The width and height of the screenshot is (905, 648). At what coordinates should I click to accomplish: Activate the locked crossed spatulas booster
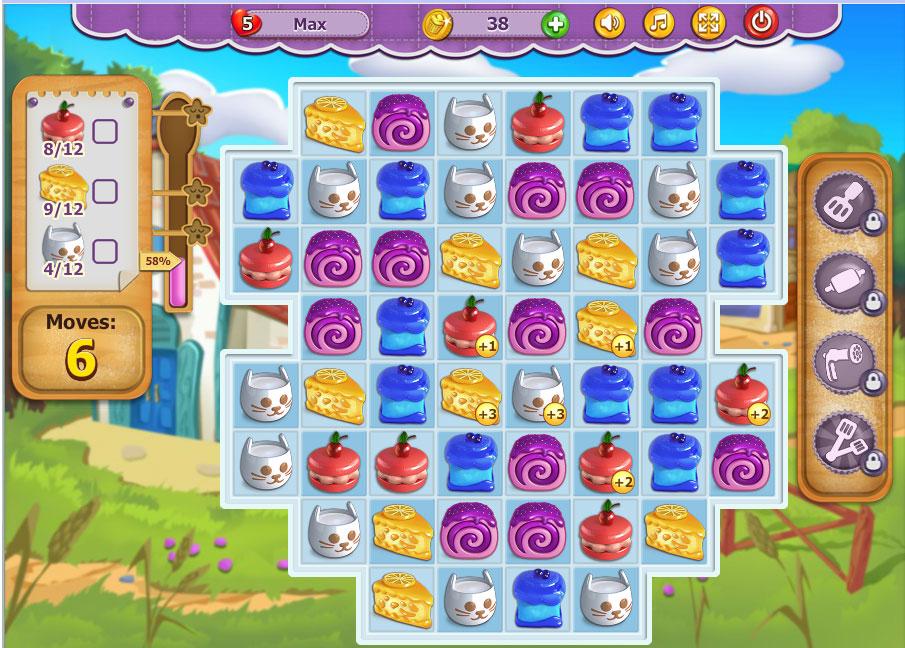click(844, 443)
